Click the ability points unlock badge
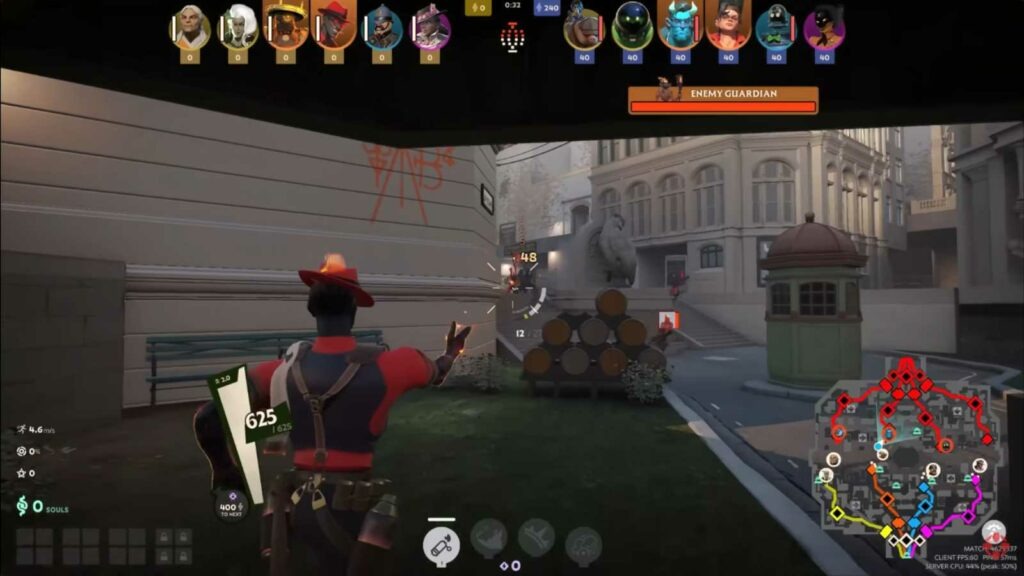1024x576 pixels. [x=230, y=505]
